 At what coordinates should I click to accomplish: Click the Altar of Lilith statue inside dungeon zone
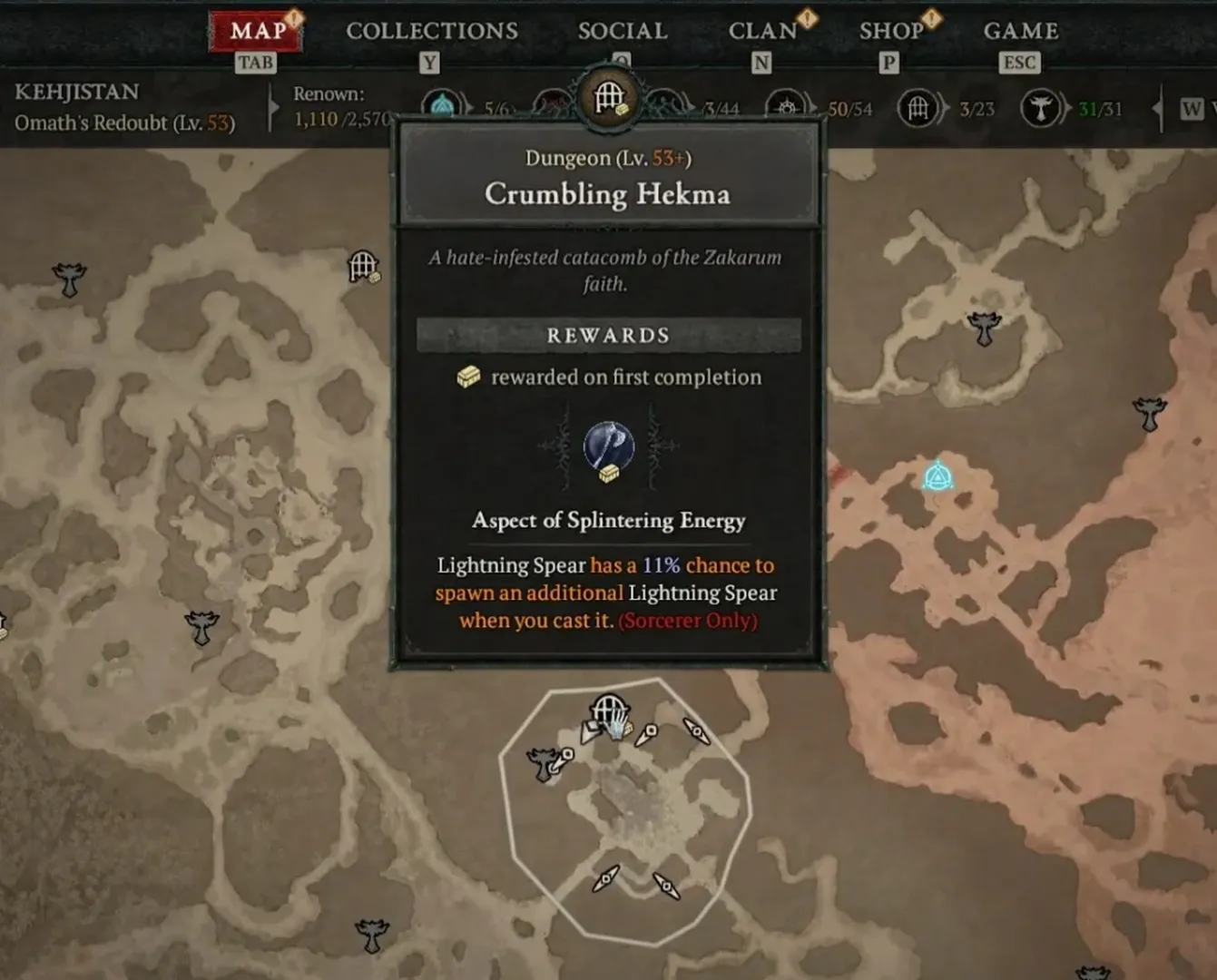[543, 765]
